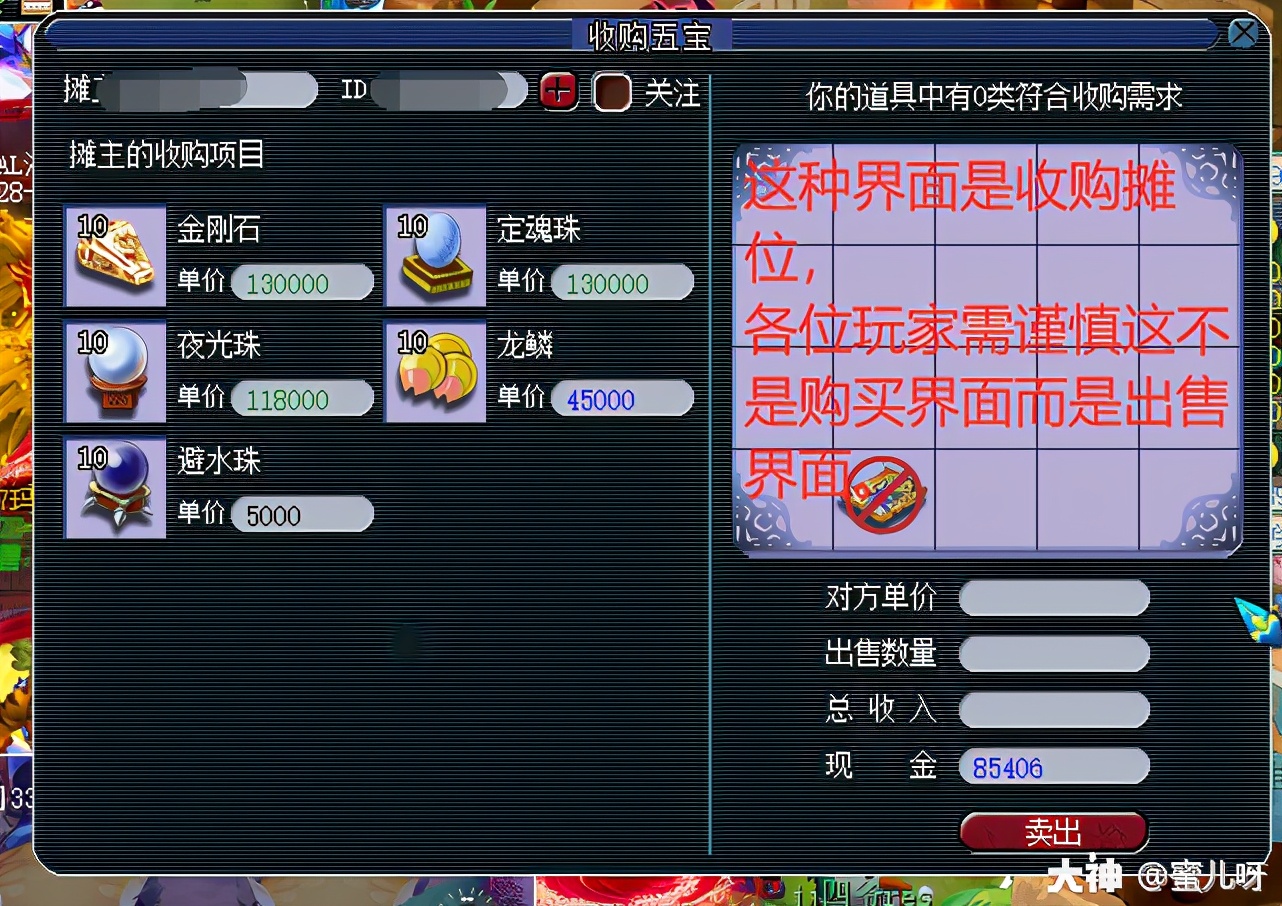Click the 对方单价 price input field
The width and height of the screenshot is (1282, 906).
(x=1053, y=598)
